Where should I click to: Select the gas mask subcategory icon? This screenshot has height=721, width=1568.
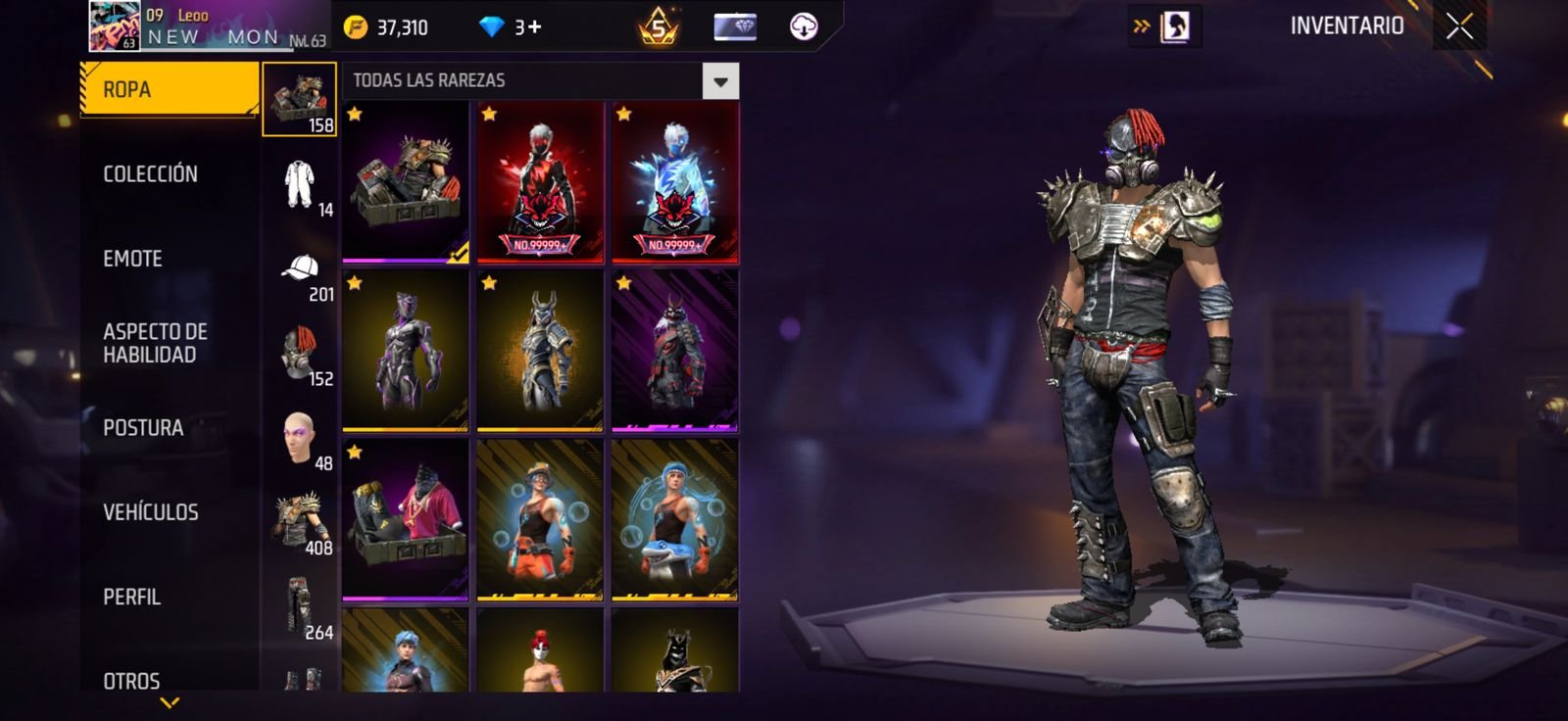300,354
